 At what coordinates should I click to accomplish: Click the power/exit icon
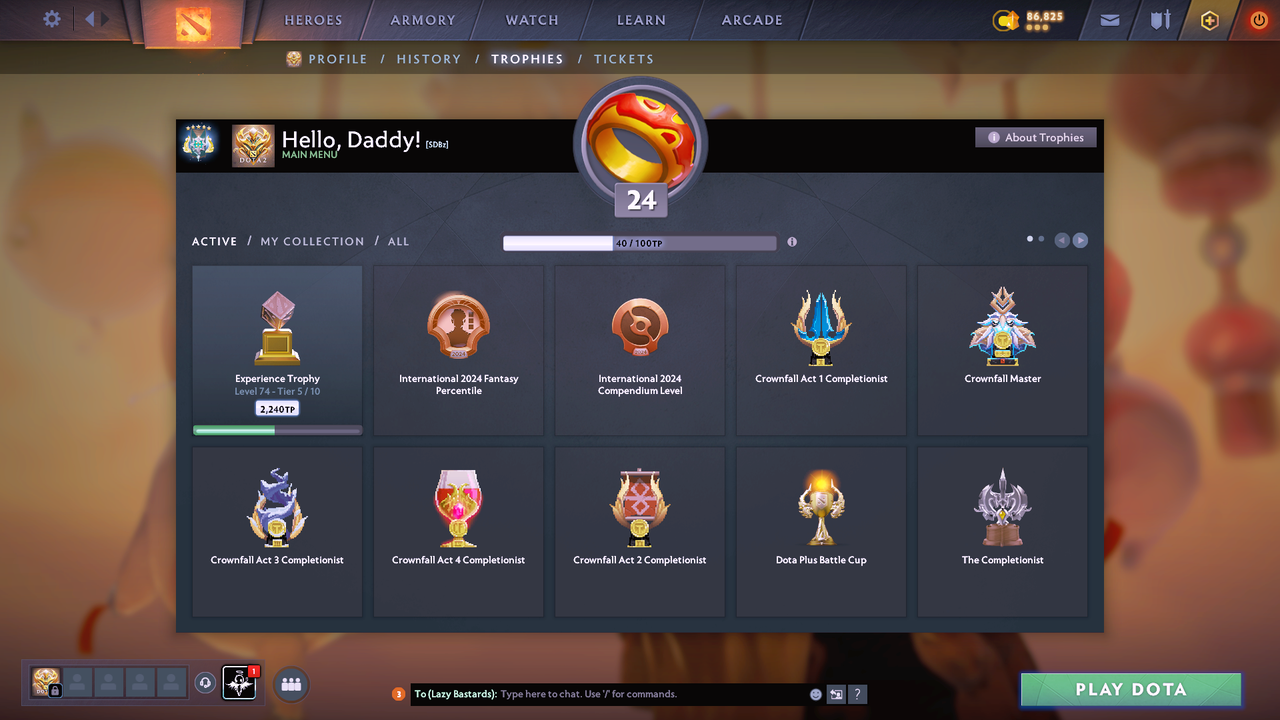point(1259,19)
